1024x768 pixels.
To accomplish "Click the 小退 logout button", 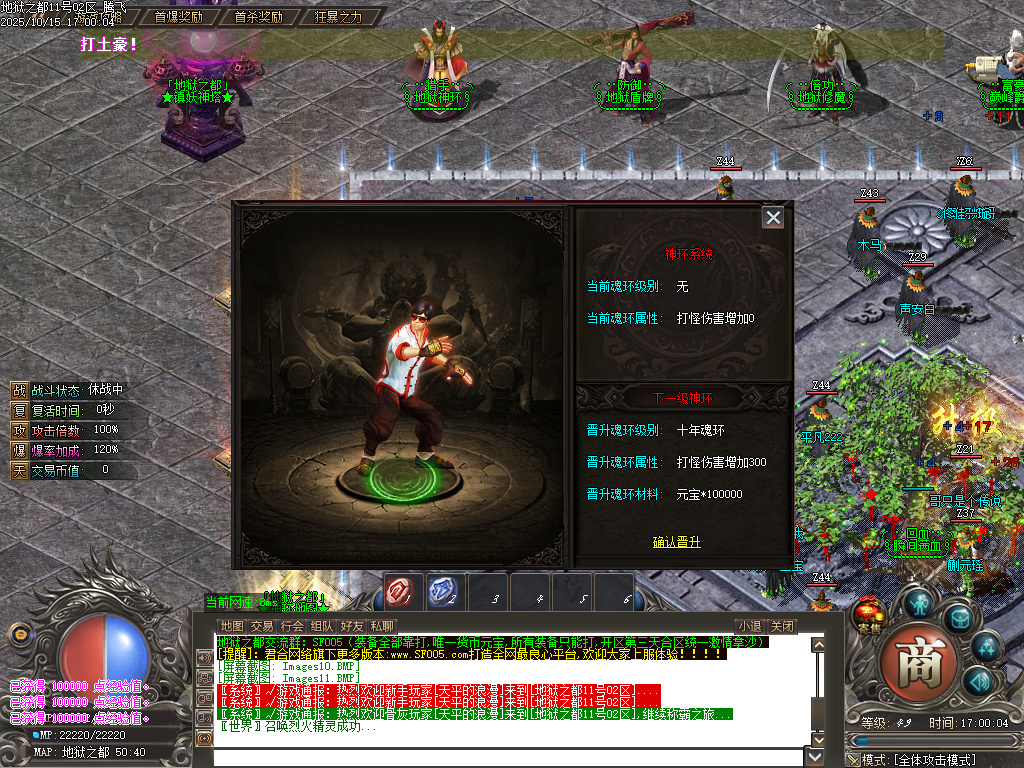I will point(750,626).
